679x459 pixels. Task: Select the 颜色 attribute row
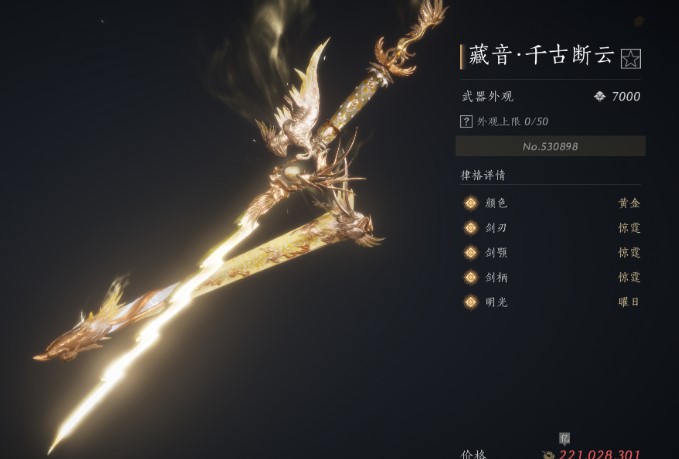click(550, 202)
